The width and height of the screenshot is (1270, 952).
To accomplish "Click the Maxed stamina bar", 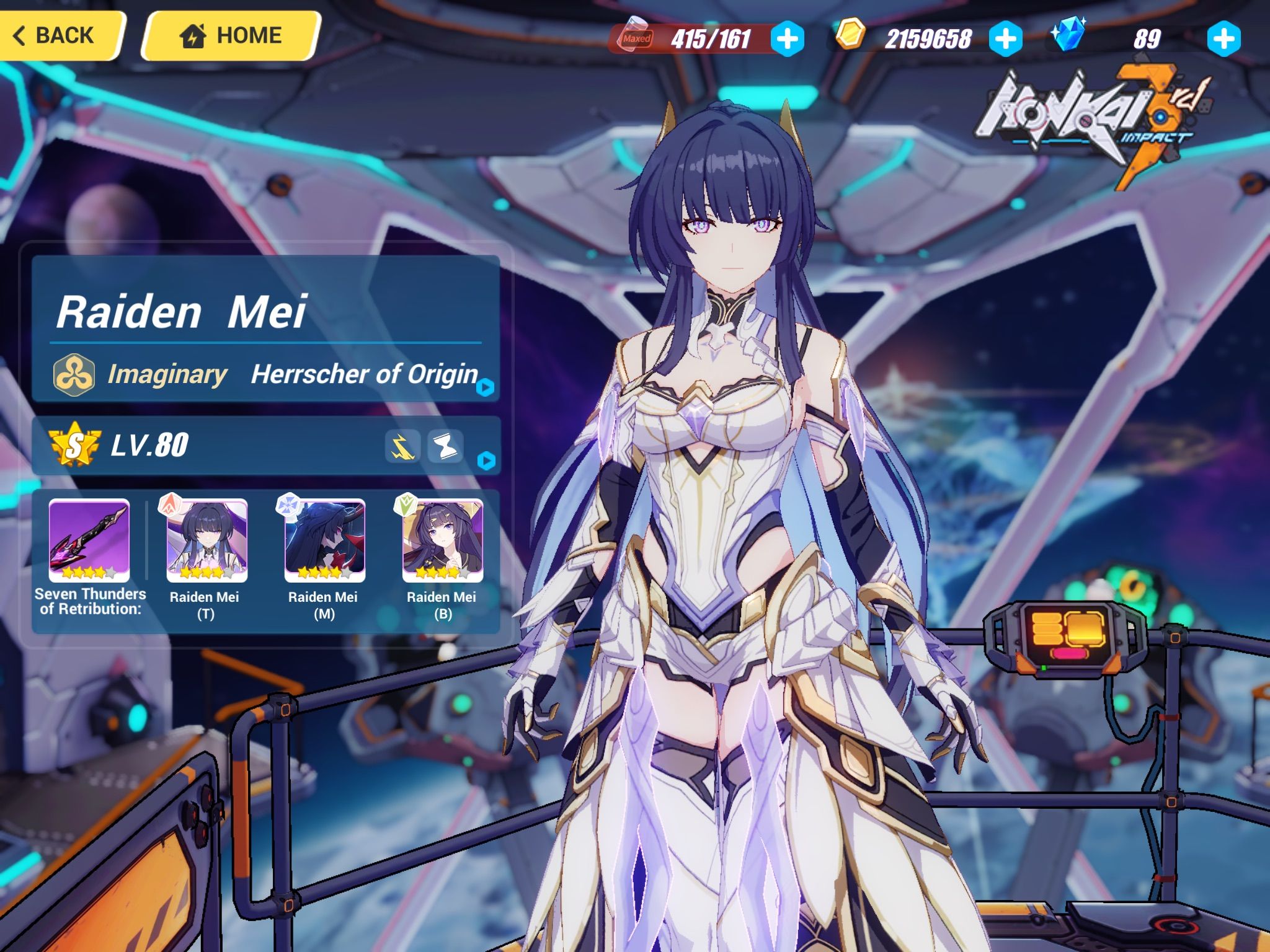I will 695,39.
